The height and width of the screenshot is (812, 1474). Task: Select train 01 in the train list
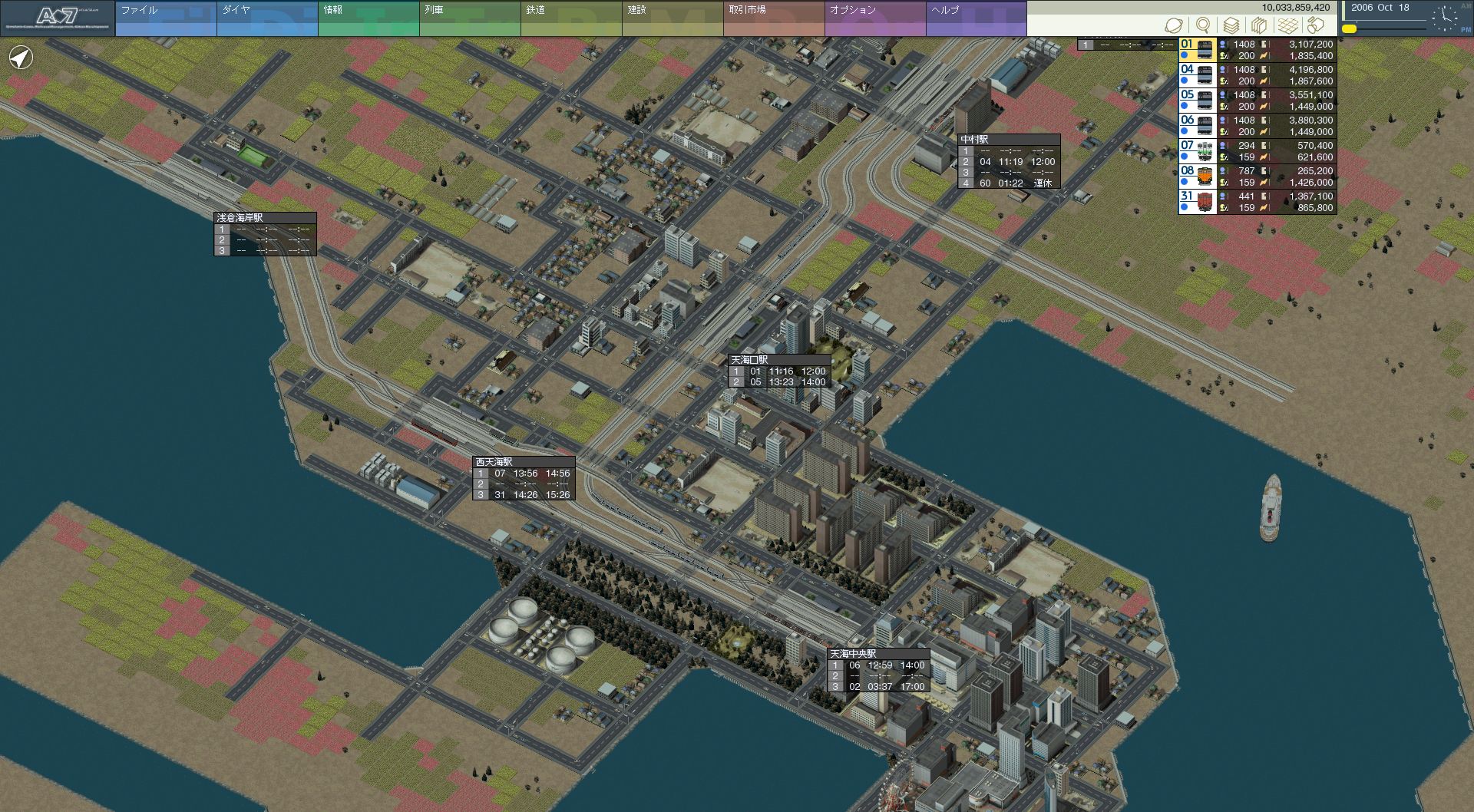point(1198,50)
